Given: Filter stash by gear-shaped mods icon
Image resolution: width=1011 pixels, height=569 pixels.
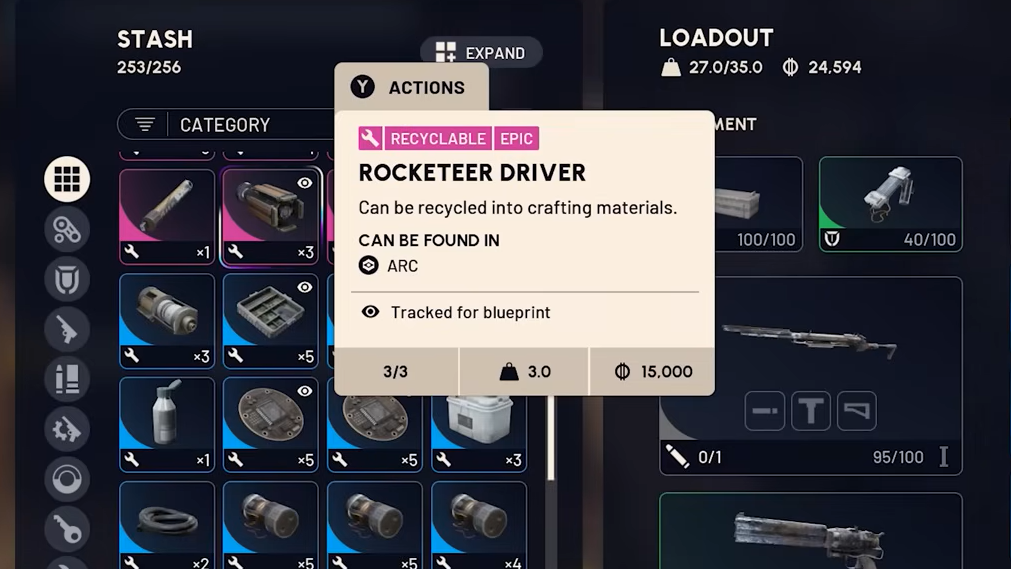Looking at the screenshot, I should pyautogui.click(x=67, y=429).
